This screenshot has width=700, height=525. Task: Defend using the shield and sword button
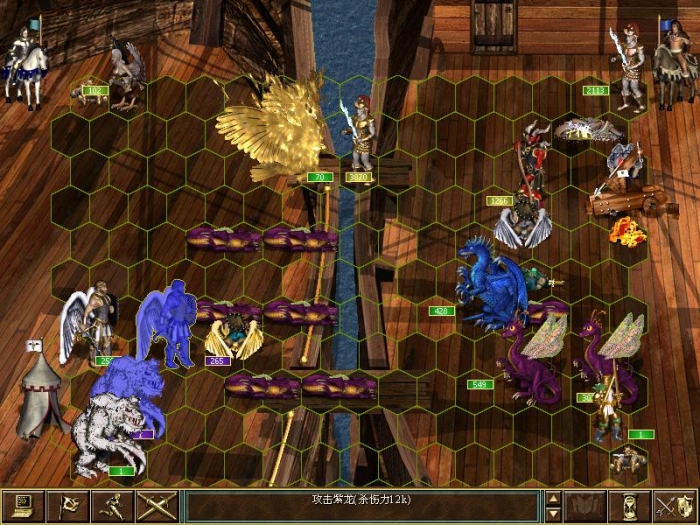(675, 506)
